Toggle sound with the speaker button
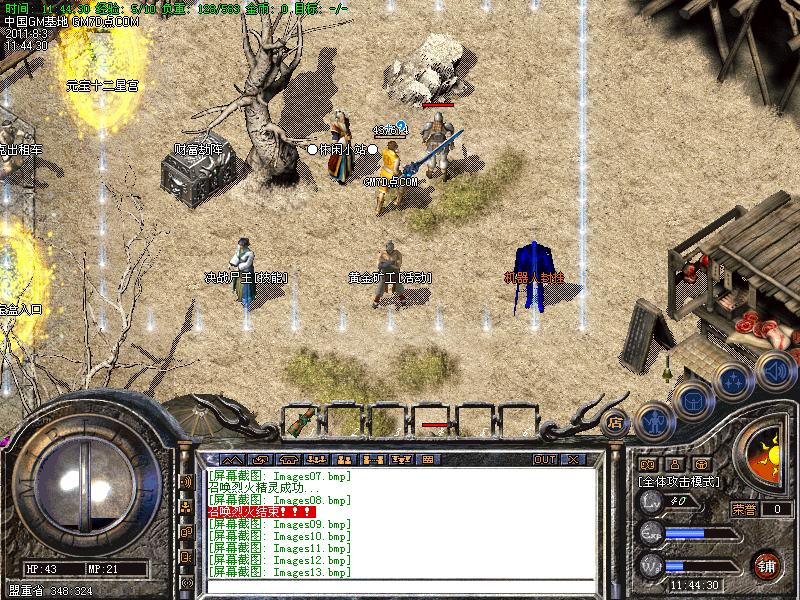 click(x=774, y=369)
